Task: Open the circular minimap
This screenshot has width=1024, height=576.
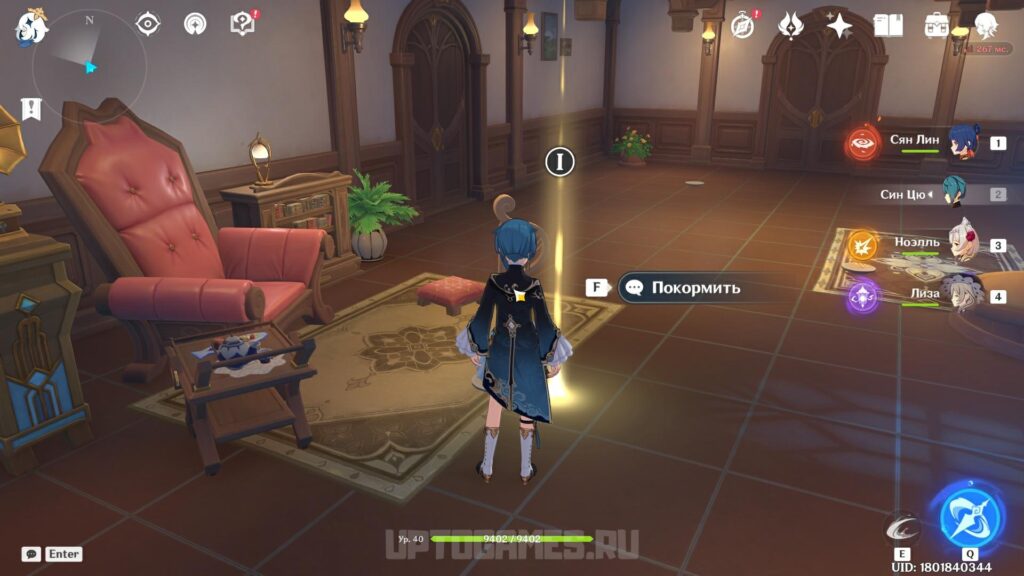Action: tap(88, 66)
